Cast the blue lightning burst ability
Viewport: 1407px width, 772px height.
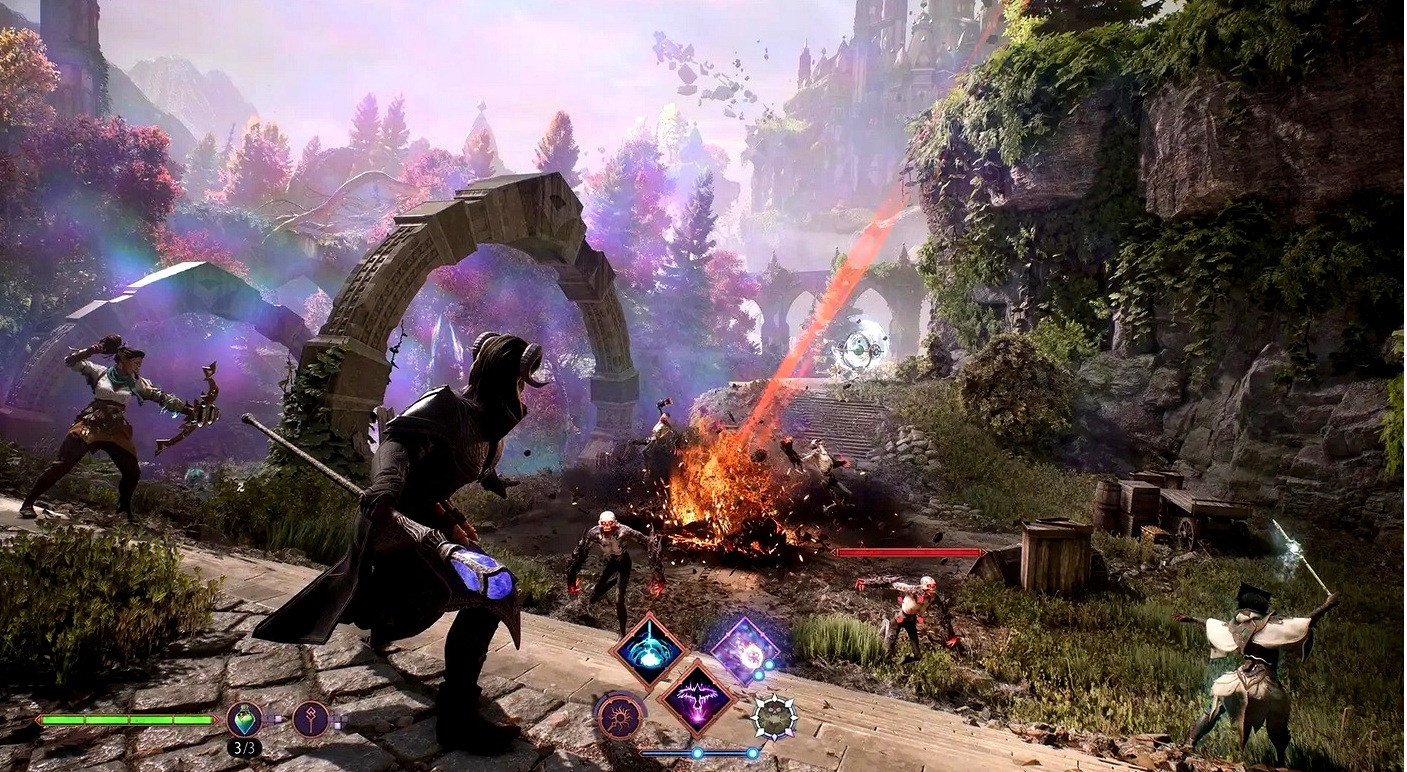649,650
